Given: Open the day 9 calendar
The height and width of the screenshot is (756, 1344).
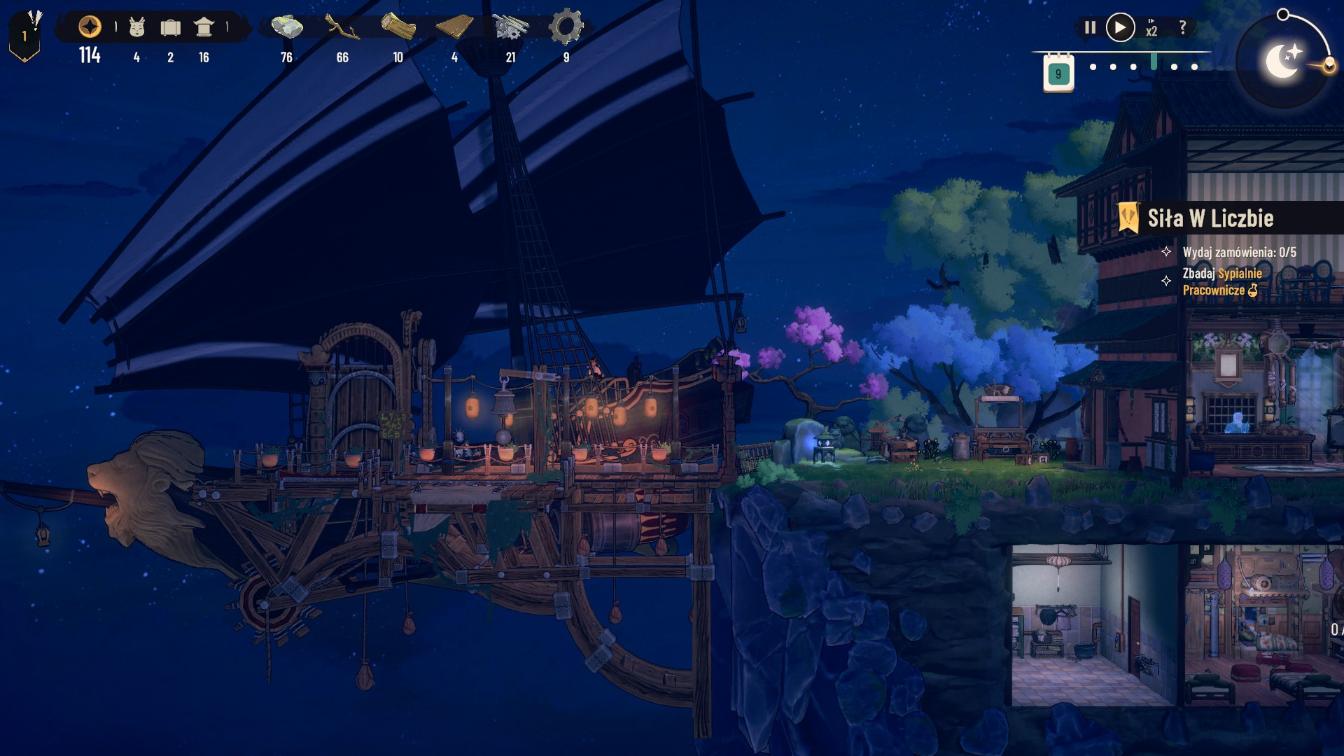Looking at the screenshot, I should pyautogui.click(x=1058, y=73).
